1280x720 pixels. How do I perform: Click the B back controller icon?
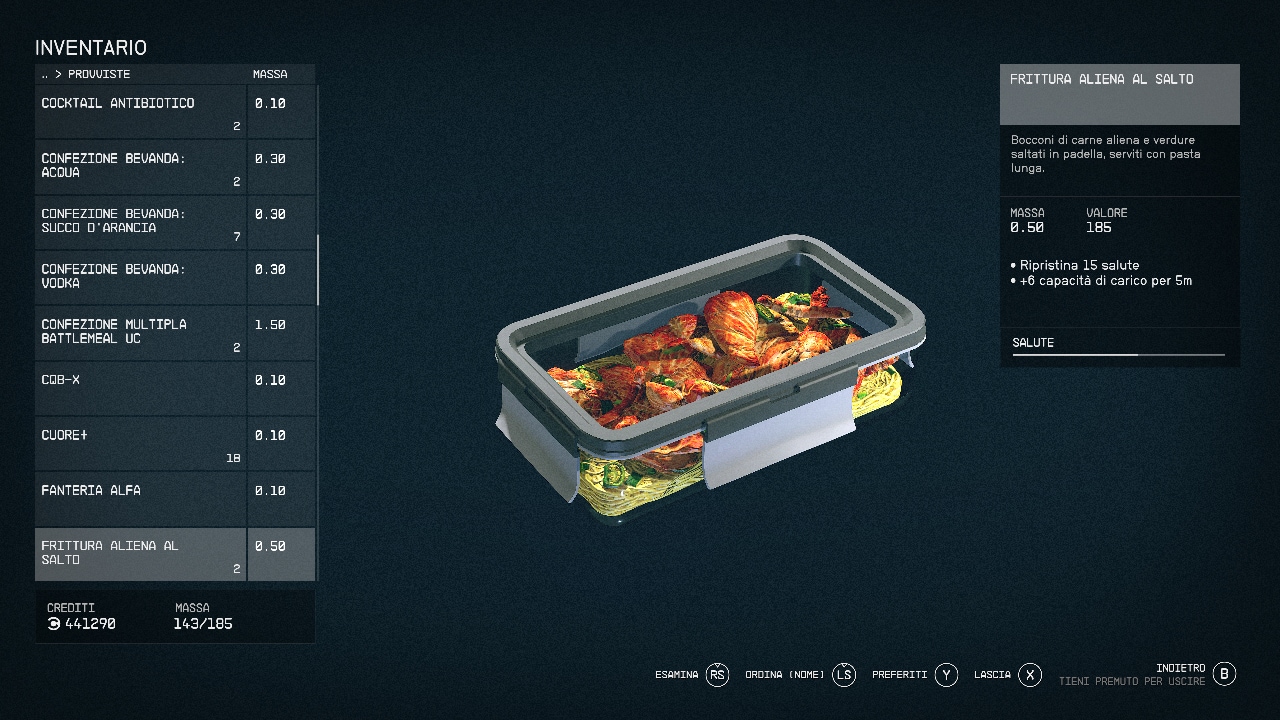[1222, 674]
